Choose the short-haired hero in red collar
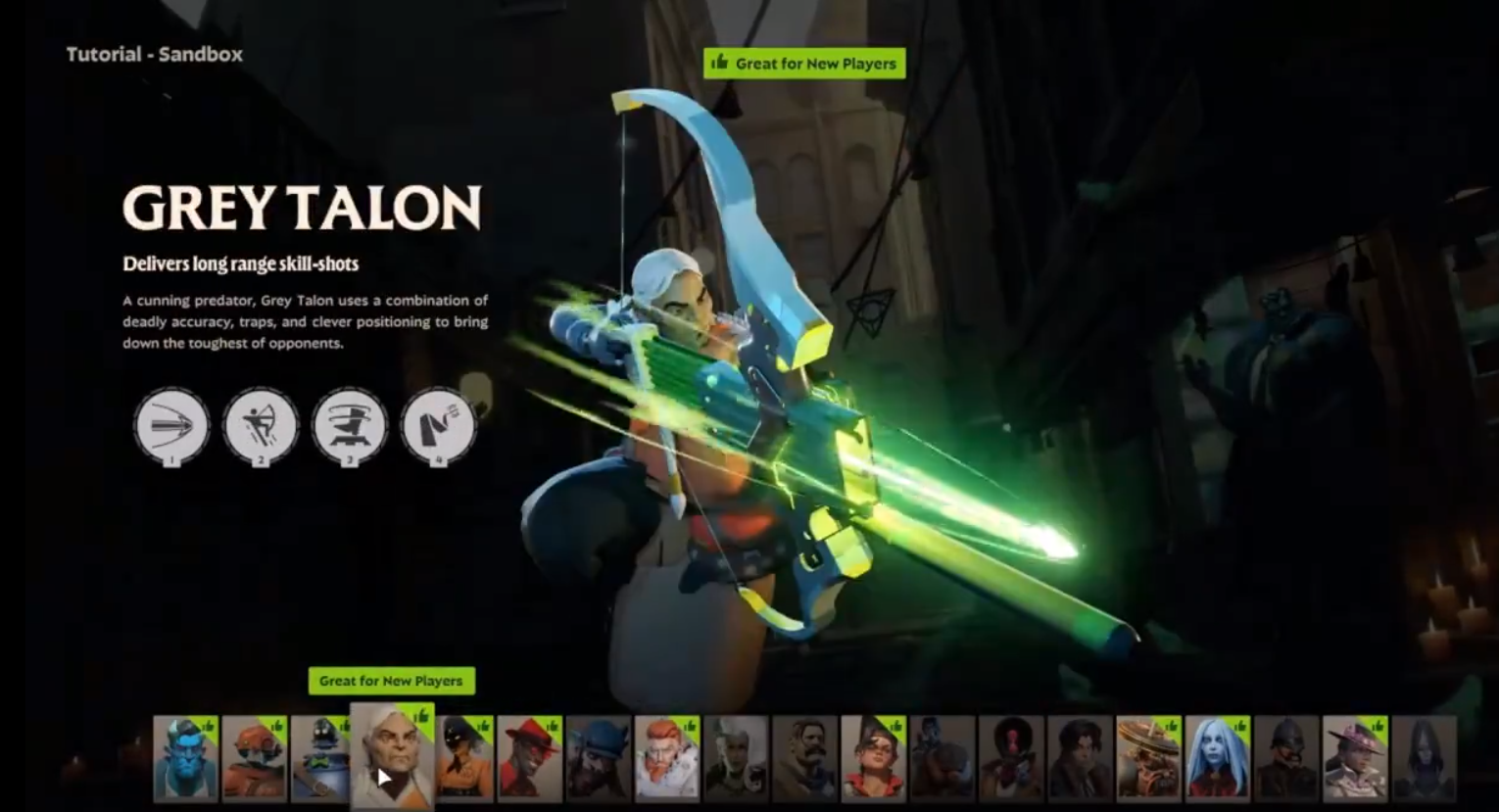The height and width of the screenshot is (812, 1499). [873, 758]
